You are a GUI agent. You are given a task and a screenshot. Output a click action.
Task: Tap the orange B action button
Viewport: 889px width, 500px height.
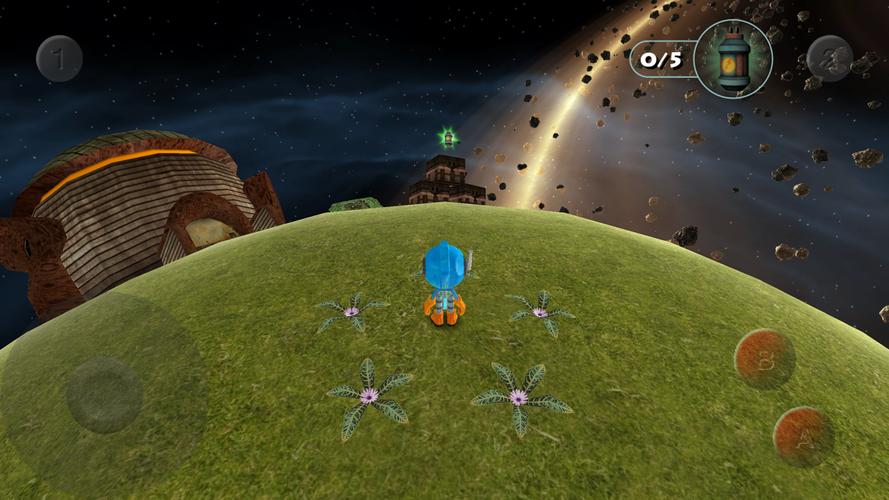(x=765, y=359)
